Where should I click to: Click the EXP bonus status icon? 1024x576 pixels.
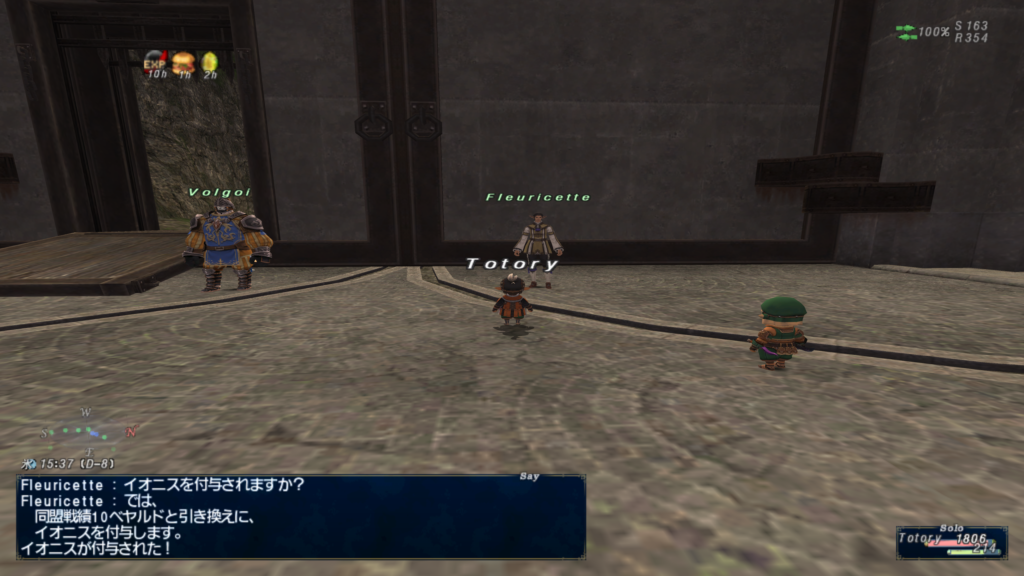coord(155,62)
